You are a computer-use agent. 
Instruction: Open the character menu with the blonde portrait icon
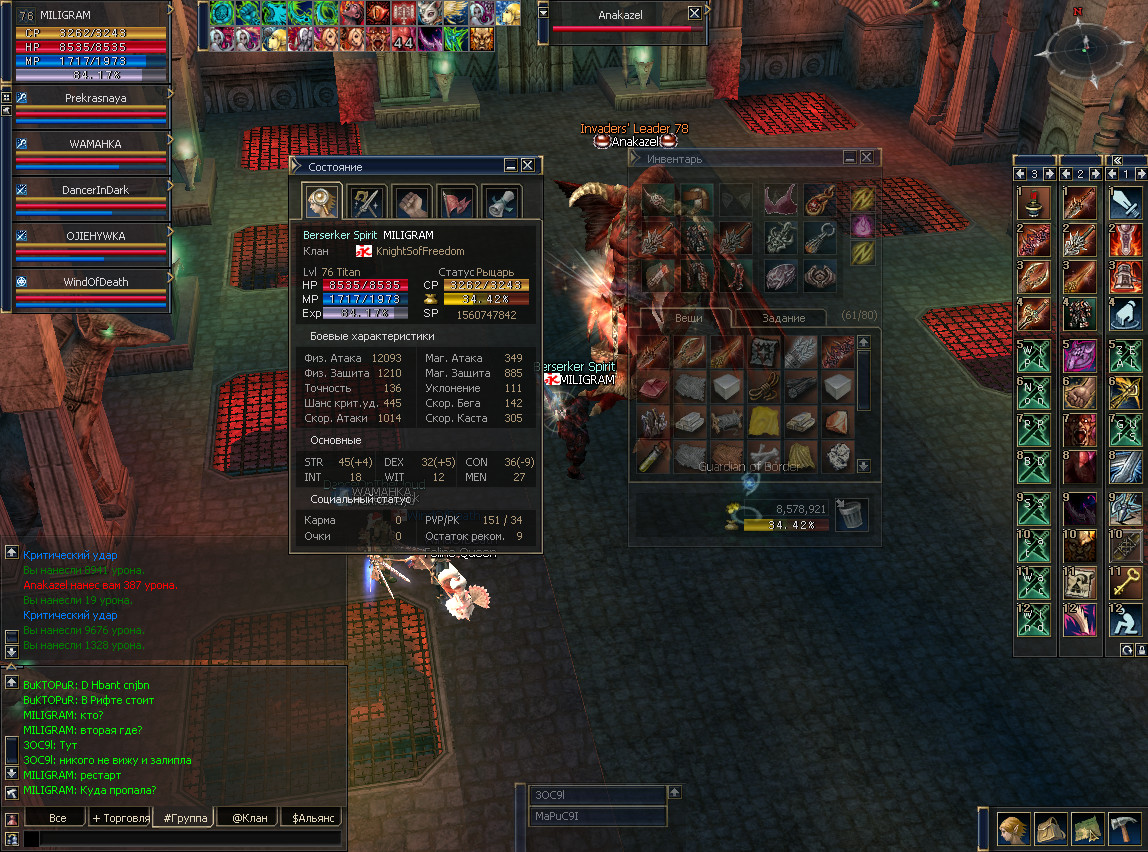1013,829
